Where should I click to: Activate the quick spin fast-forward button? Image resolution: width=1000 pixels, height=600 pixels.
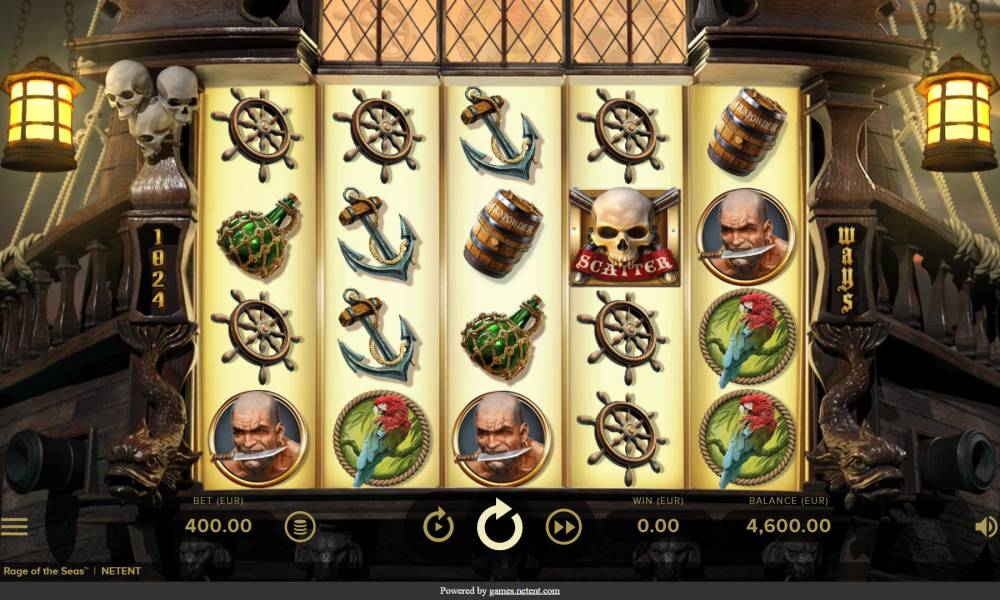[563, 525]
